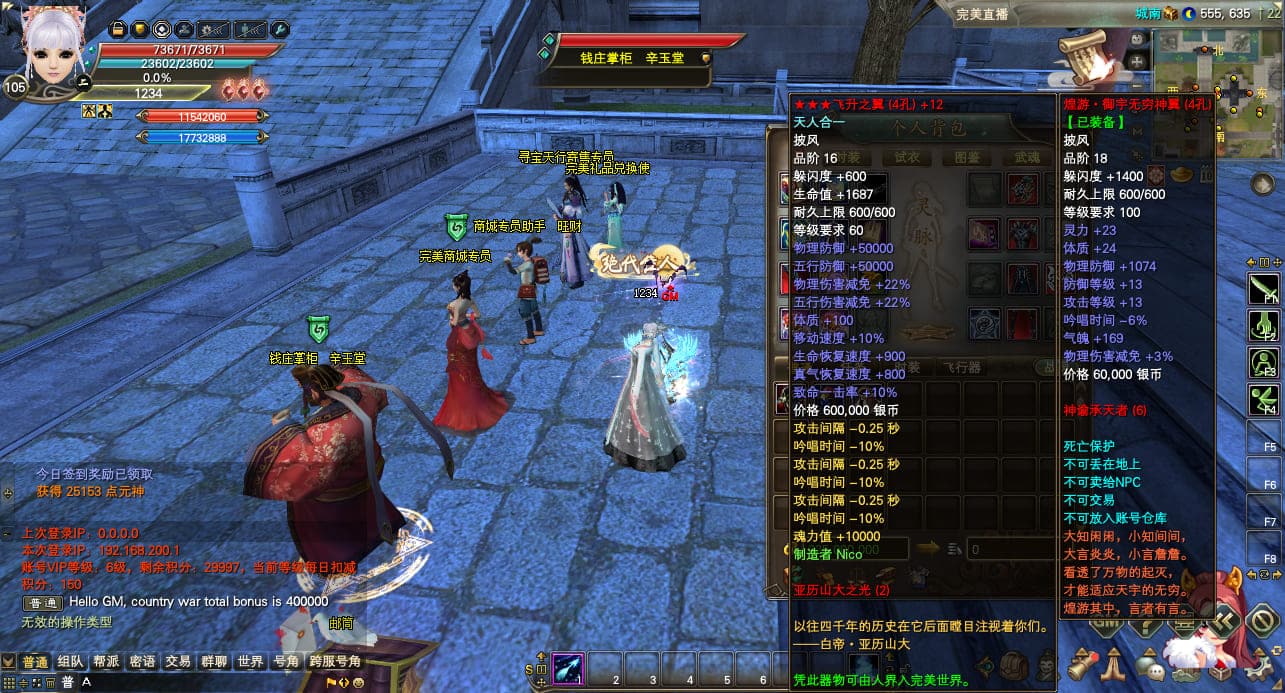Toggle the padlock icon above the health bar
1285x693 pixels.
coord(117,30)
